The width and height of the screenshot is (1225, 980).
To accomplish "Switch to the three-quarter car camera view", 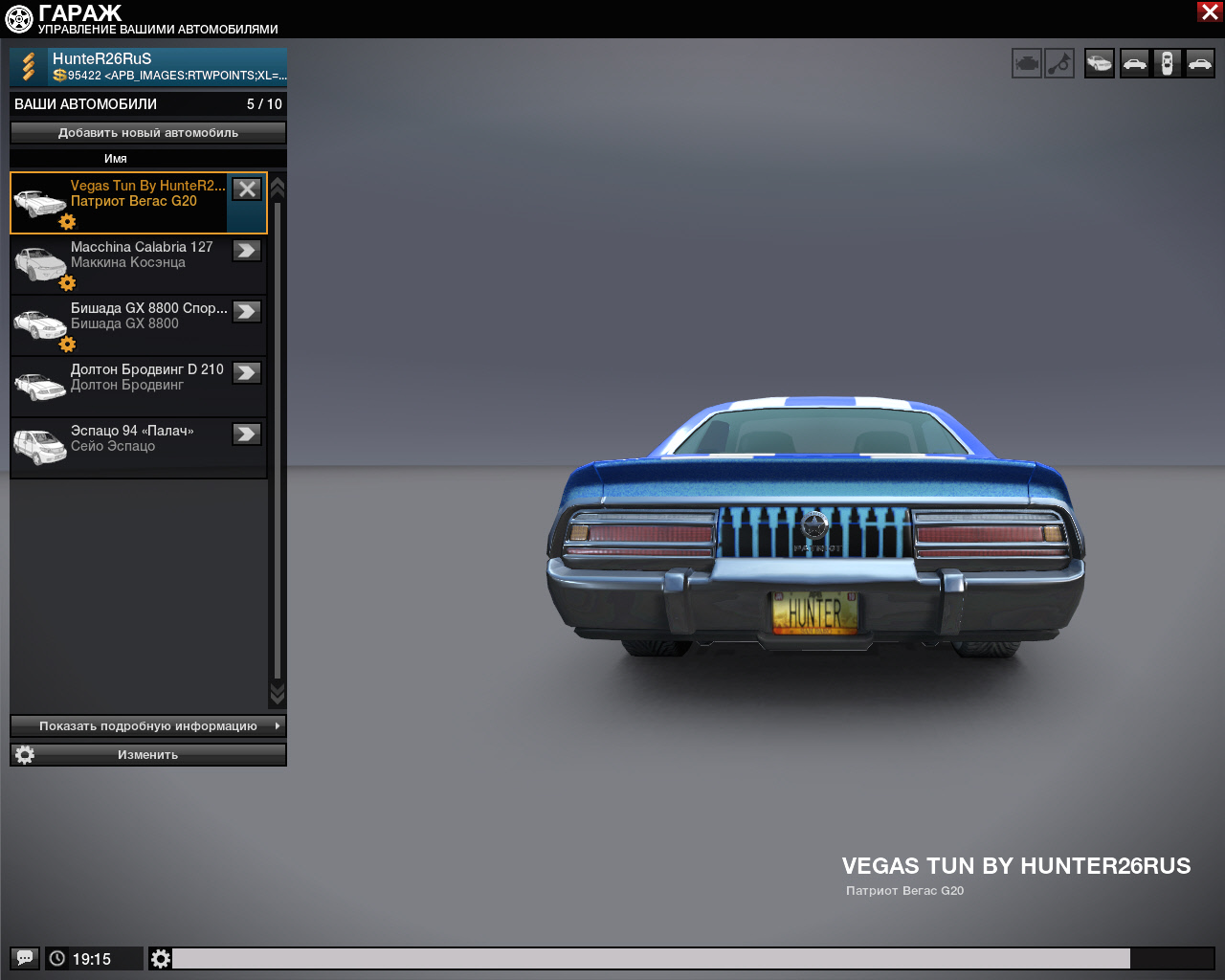I will point(1100,64).
